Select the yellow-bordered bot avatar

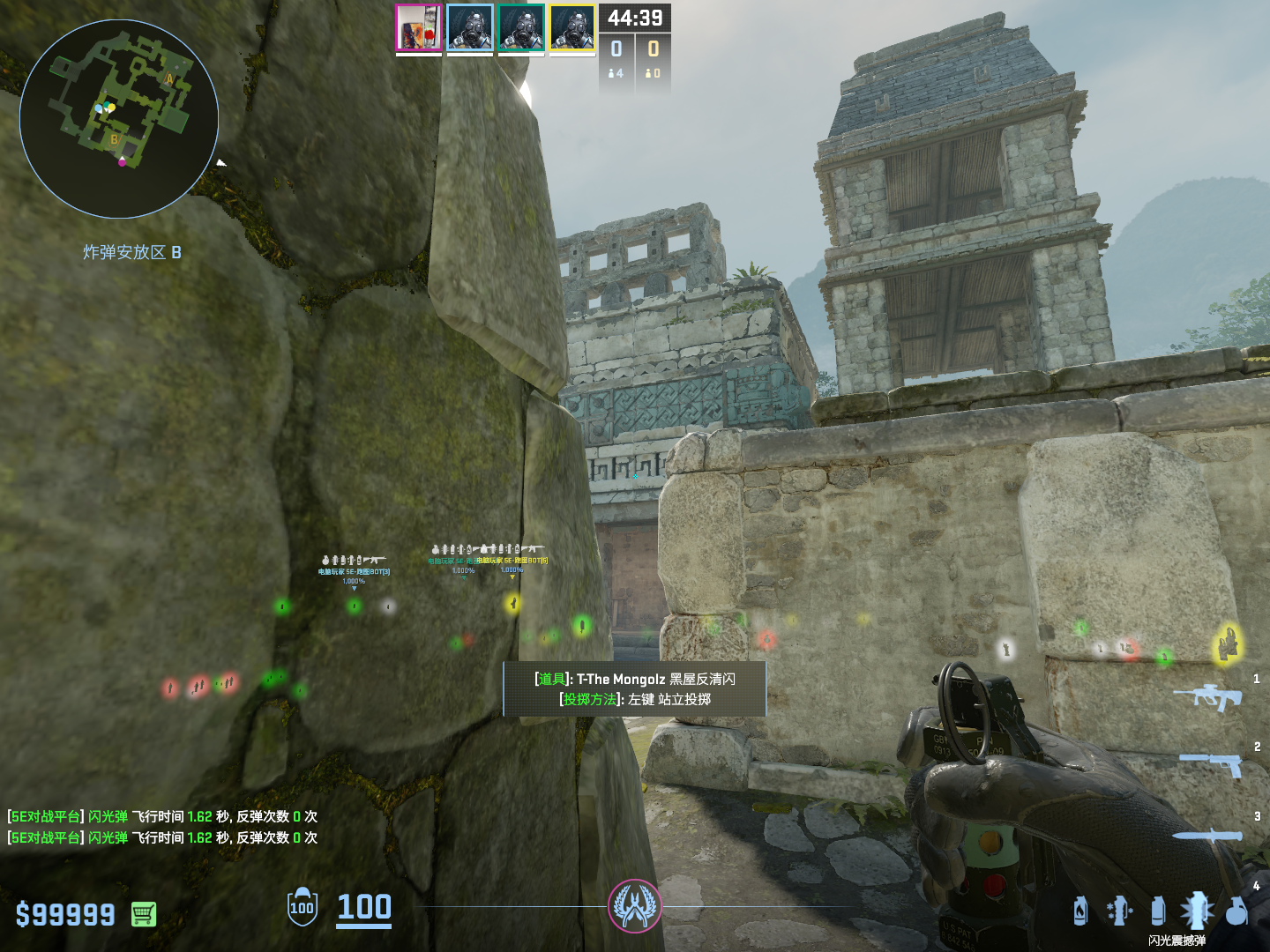(x=572, y=28)
